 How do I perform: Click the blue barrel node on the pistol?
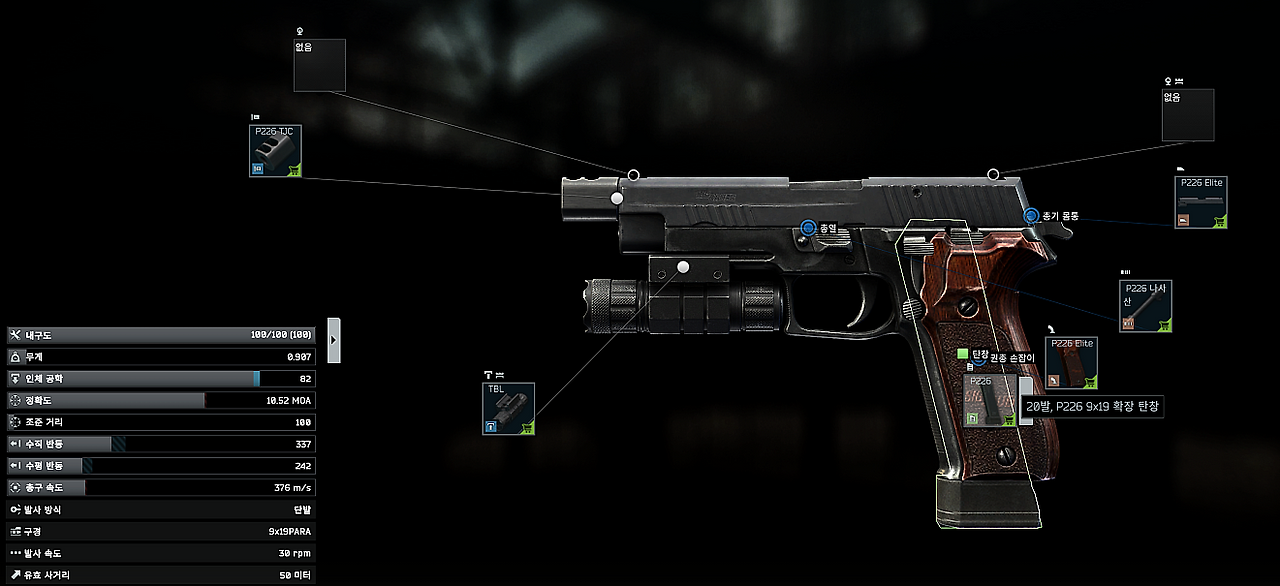[809, 229]
